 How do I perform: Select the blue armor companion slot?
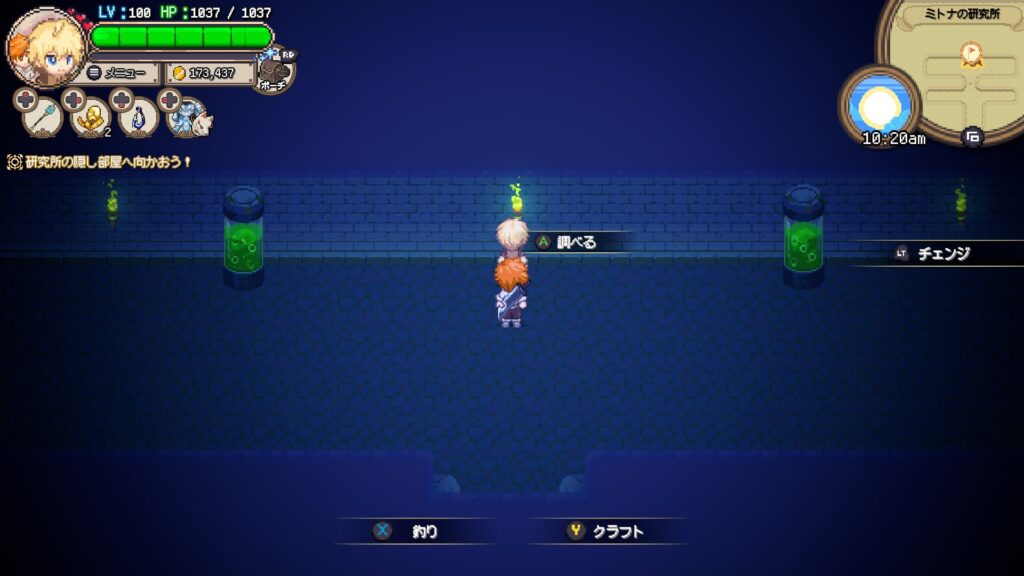coord(189,118)
